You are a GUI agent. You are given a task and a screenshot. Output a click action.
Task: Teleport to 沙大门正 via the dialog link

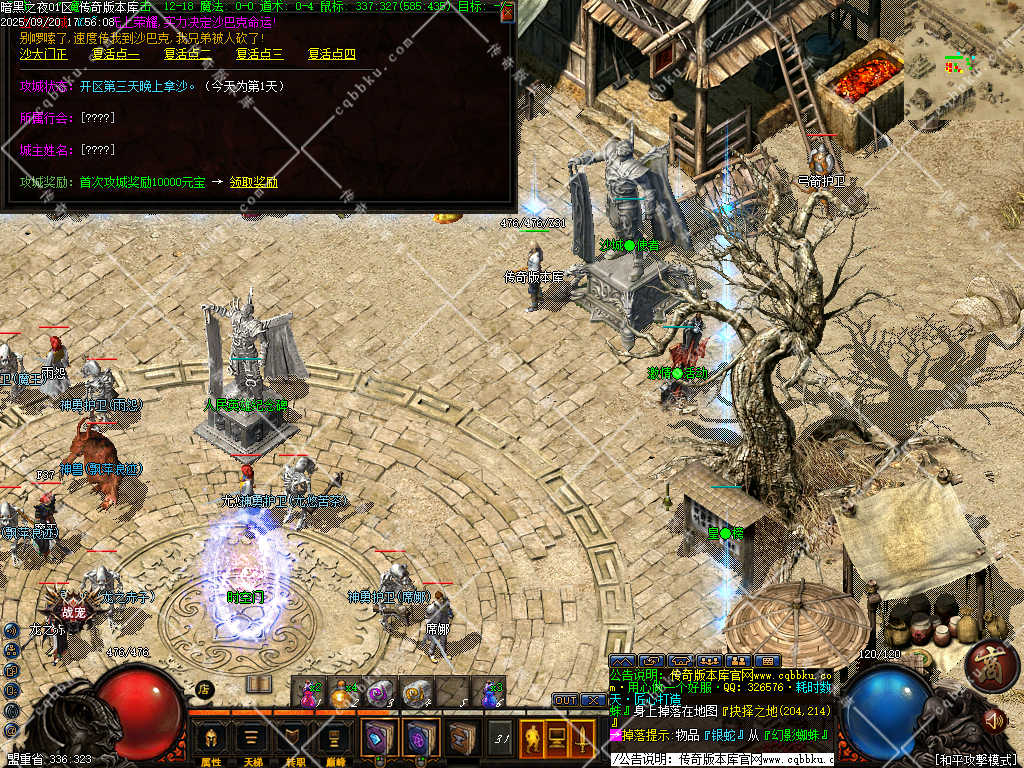click(43, 54)
